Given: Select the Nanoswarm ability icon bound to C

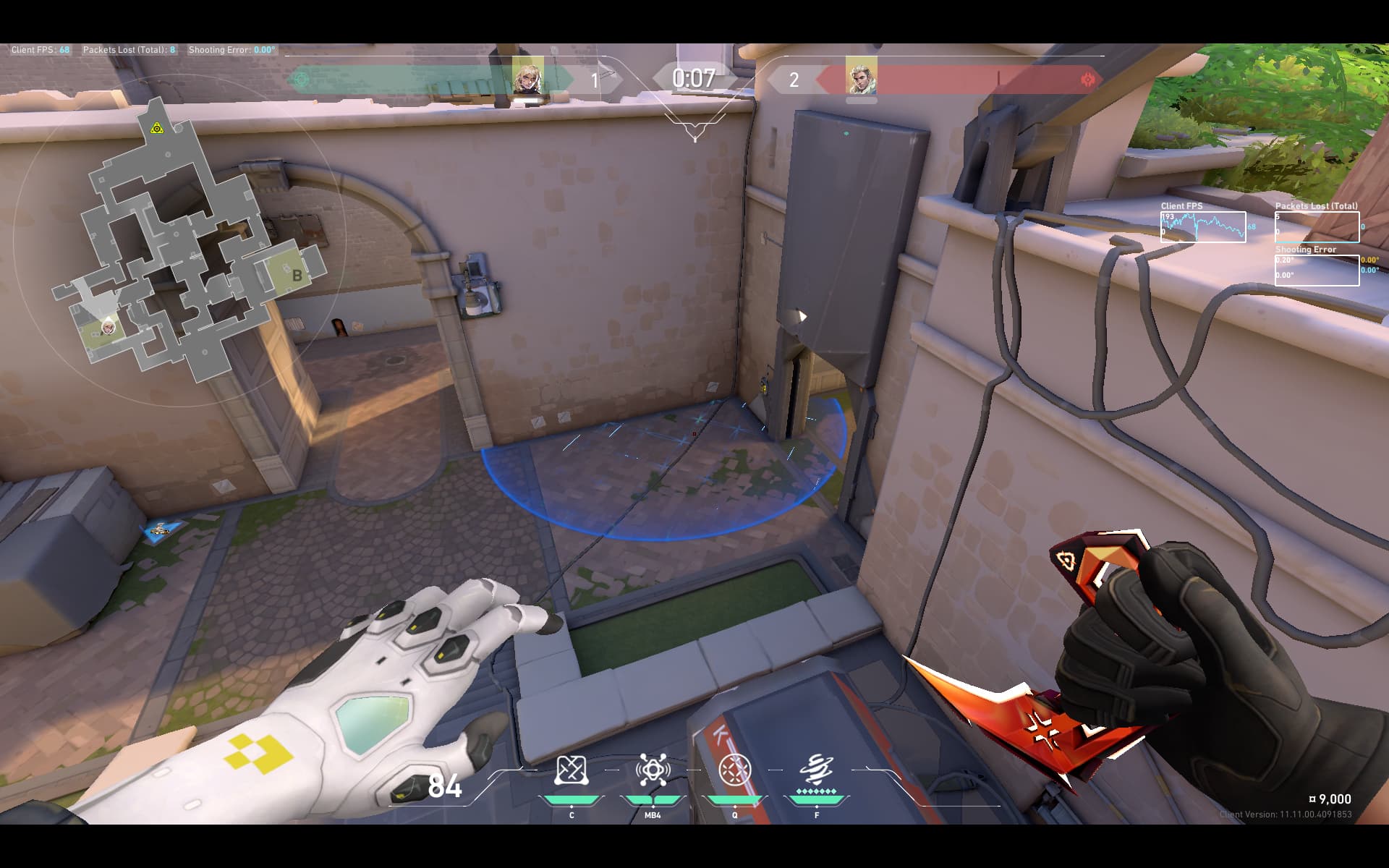Looking at the screenshot, I should coord(570,771).
